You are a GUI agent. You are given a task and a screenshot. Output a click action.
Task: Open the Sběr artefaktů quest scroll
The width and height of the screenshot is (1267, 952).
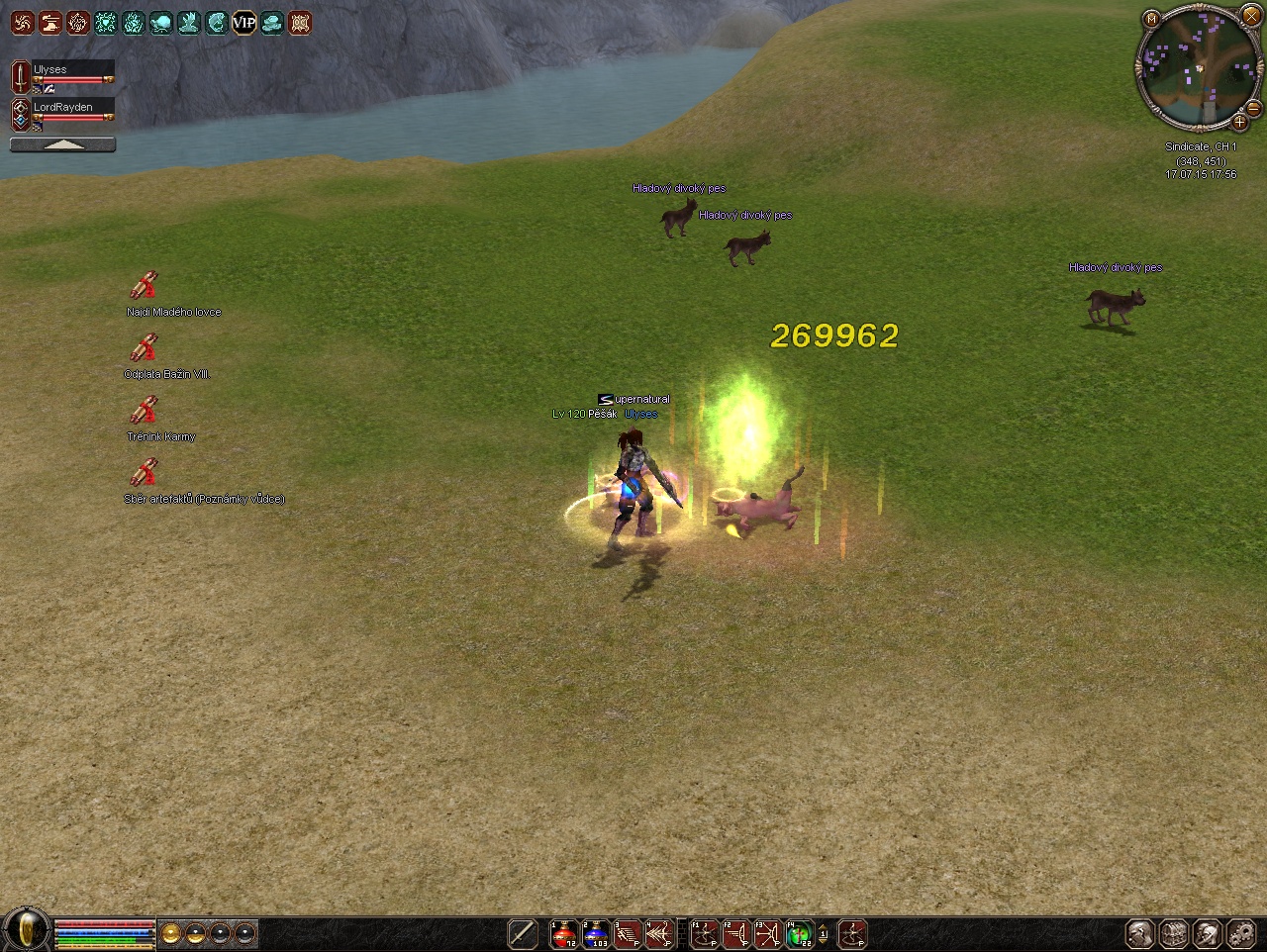(145, 473)
